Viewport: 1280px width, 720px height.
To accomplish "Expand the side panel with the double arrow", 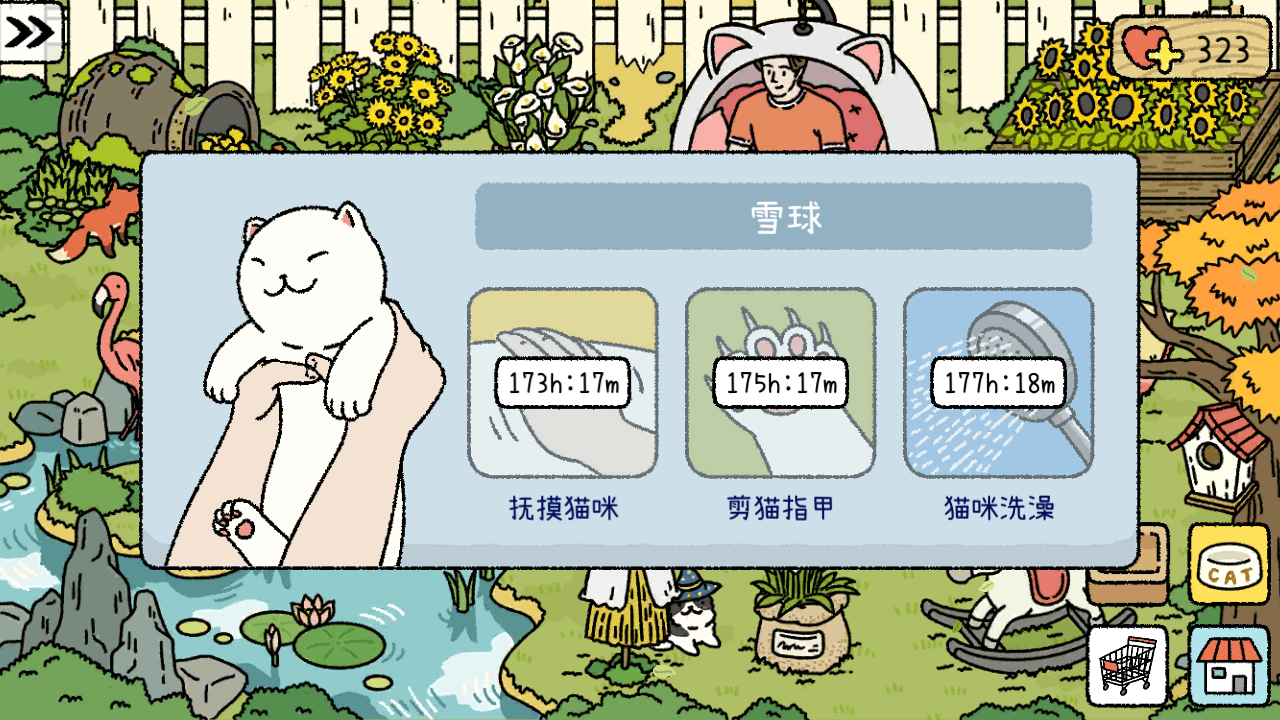I will [30, 33].
